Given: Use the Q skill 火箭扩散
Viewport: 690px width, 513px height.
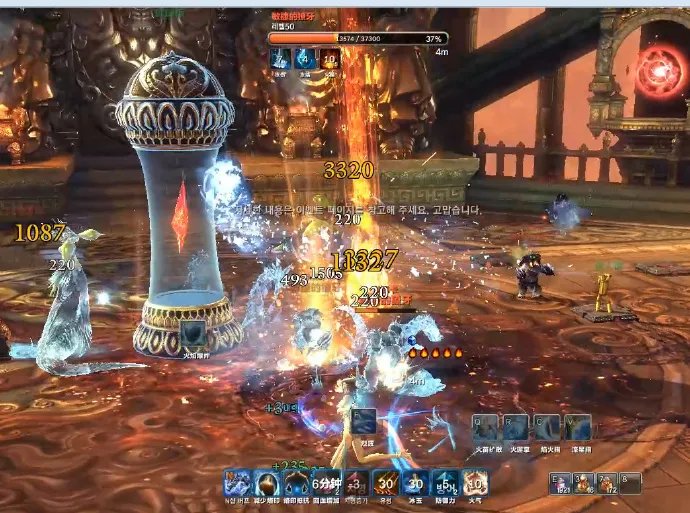Looking at the screenshot, I should pyautogui.click(x=487, y=428).
